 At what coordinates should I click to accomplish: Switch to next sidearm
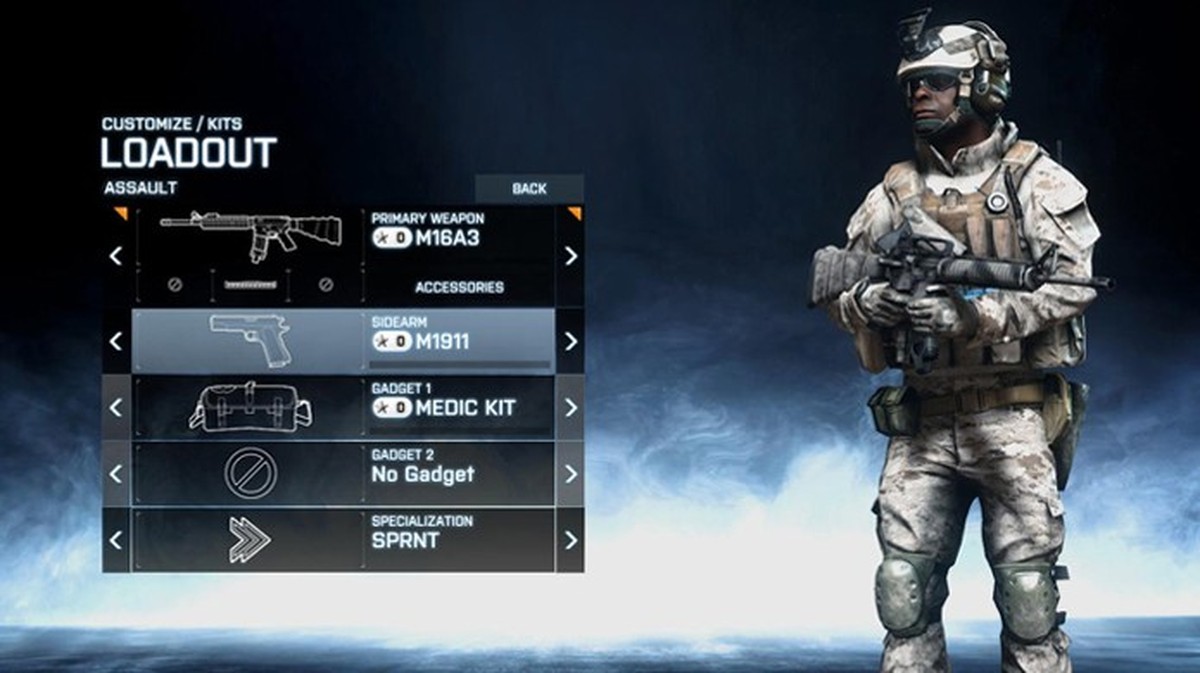(570, 341)
